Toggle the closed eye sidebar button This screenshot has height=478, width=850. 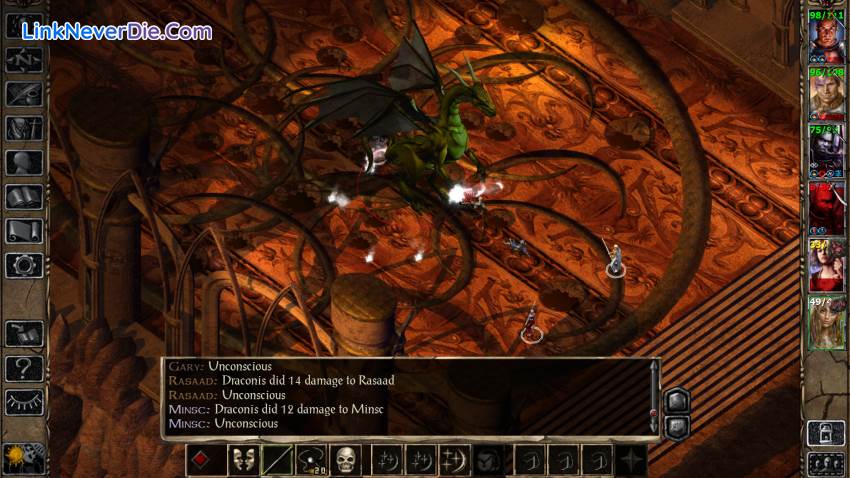pos(23,401)
